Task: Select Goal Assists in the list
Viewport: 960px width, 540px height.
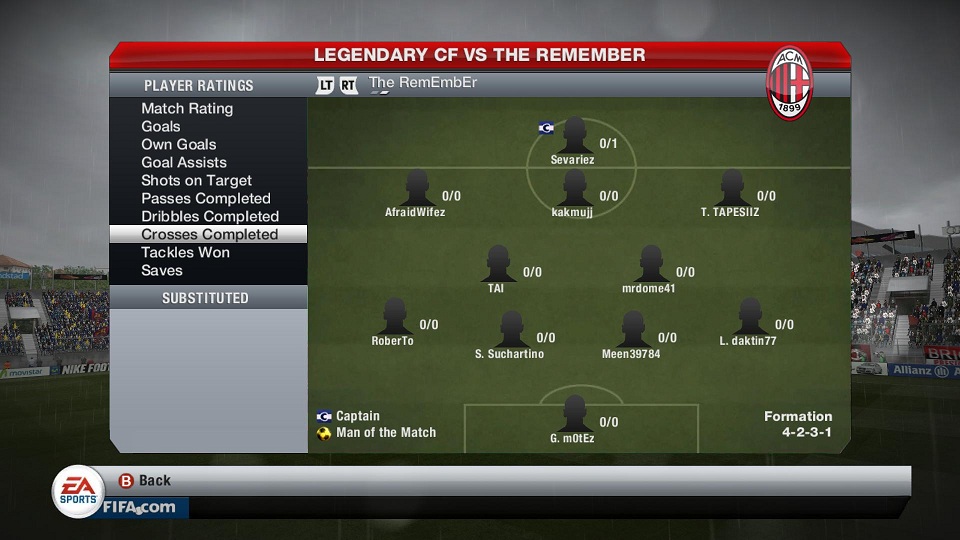Action: [x=184, y=163]
